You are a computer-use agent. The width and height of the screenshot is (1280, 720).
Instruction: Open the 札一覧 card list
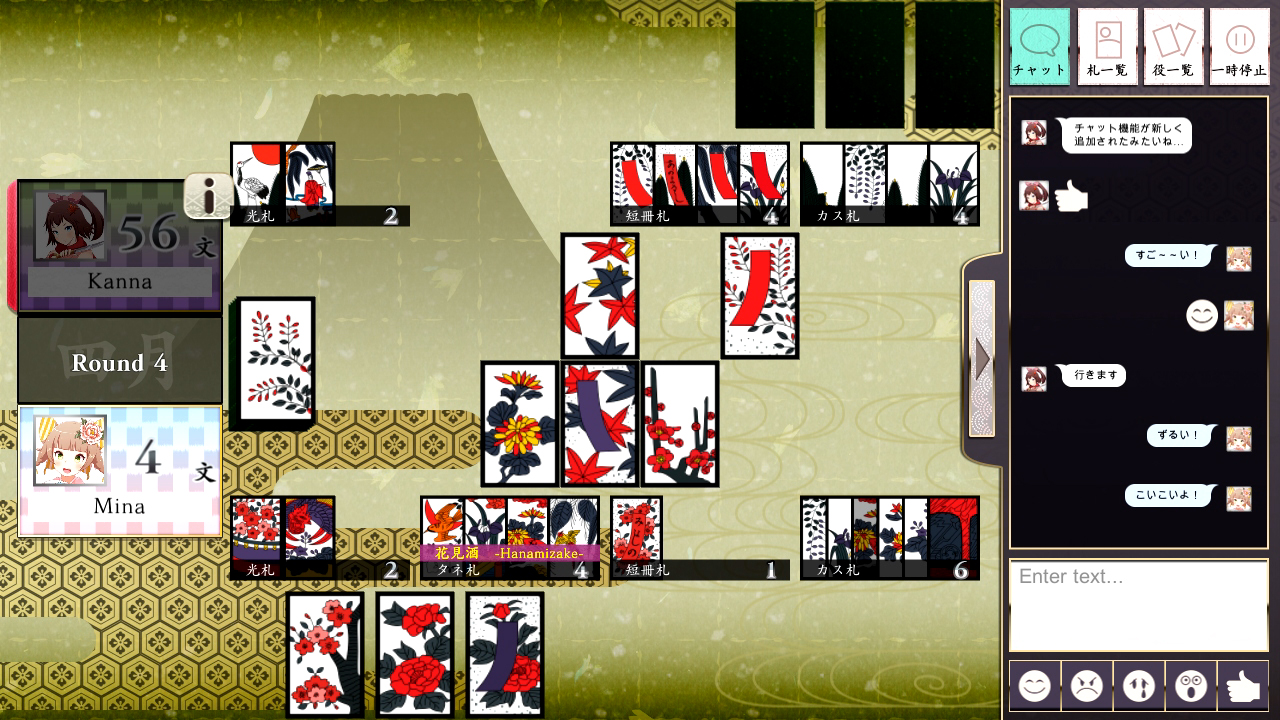click(1106, 44)
